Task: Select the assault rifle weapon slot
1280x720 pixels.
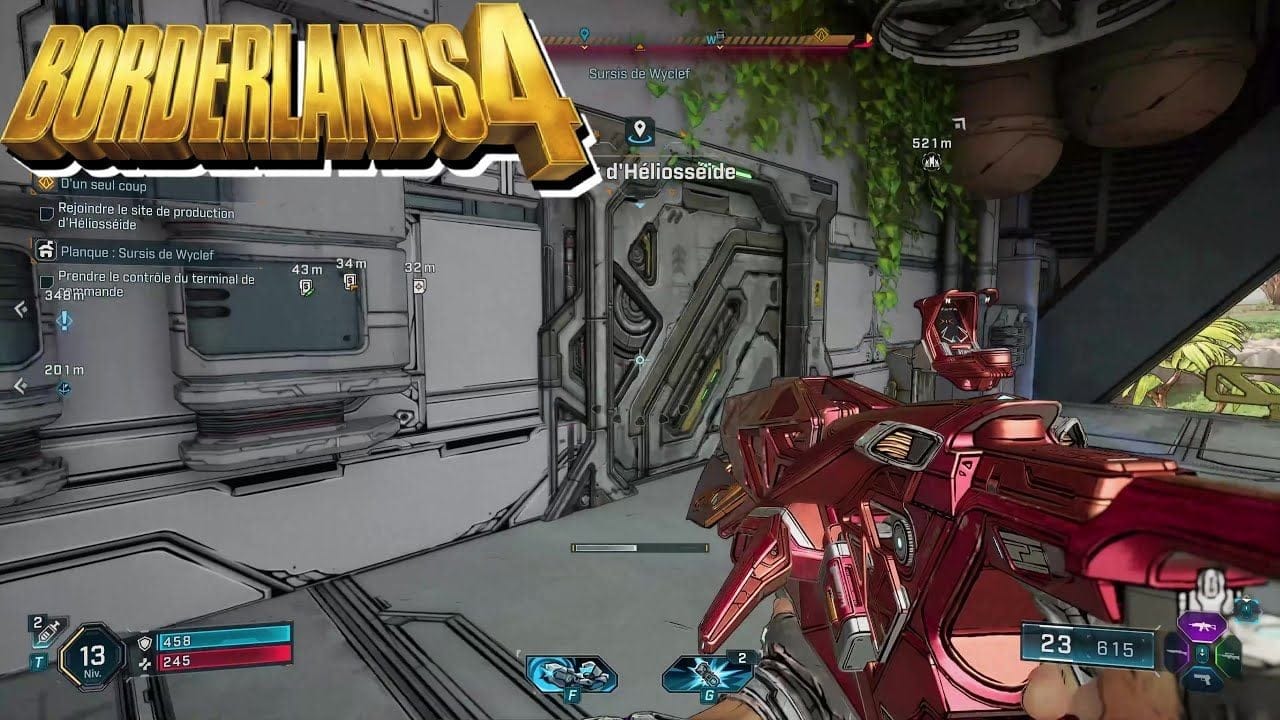Action: pyautogui.click(x=1201, y=628)
